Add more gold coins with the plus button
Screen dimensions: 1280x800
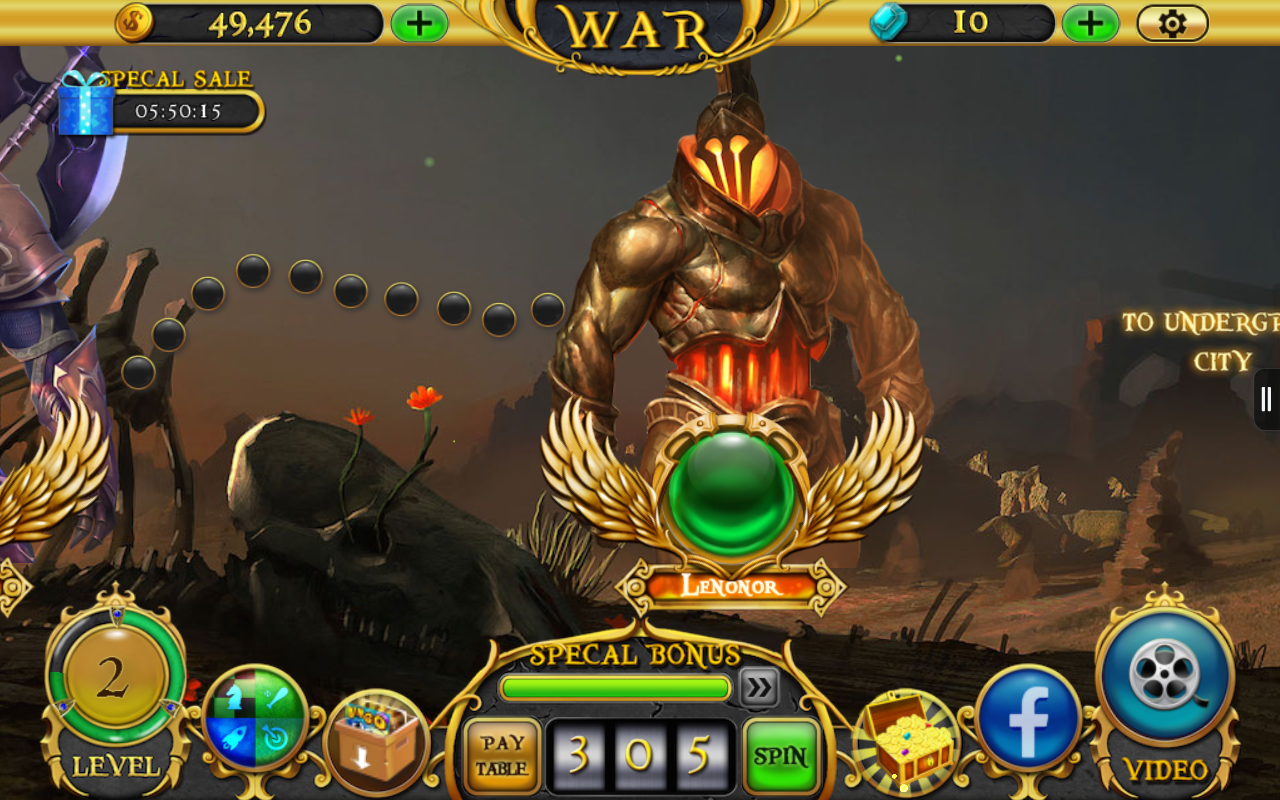pyautogui.click(x=419, y=23)
